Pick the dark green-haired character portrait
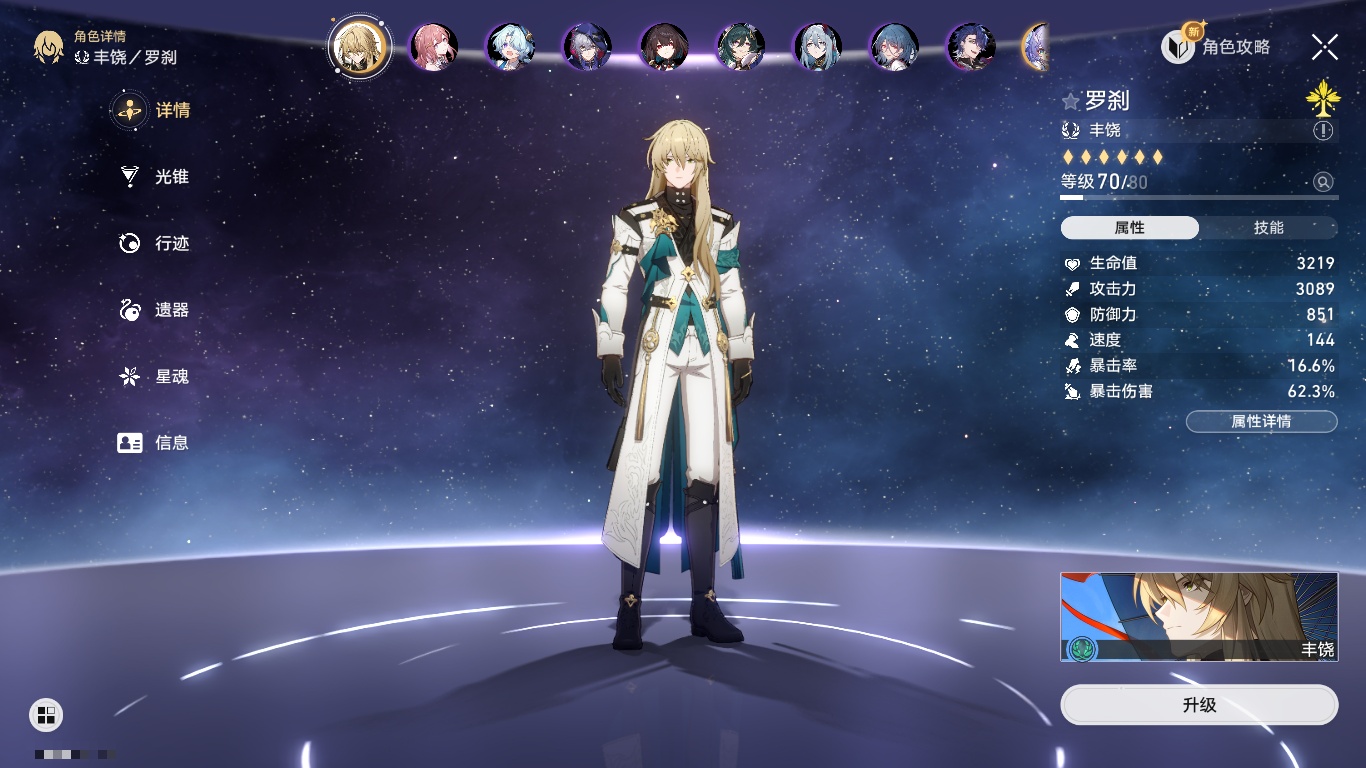 coord(741,47)
